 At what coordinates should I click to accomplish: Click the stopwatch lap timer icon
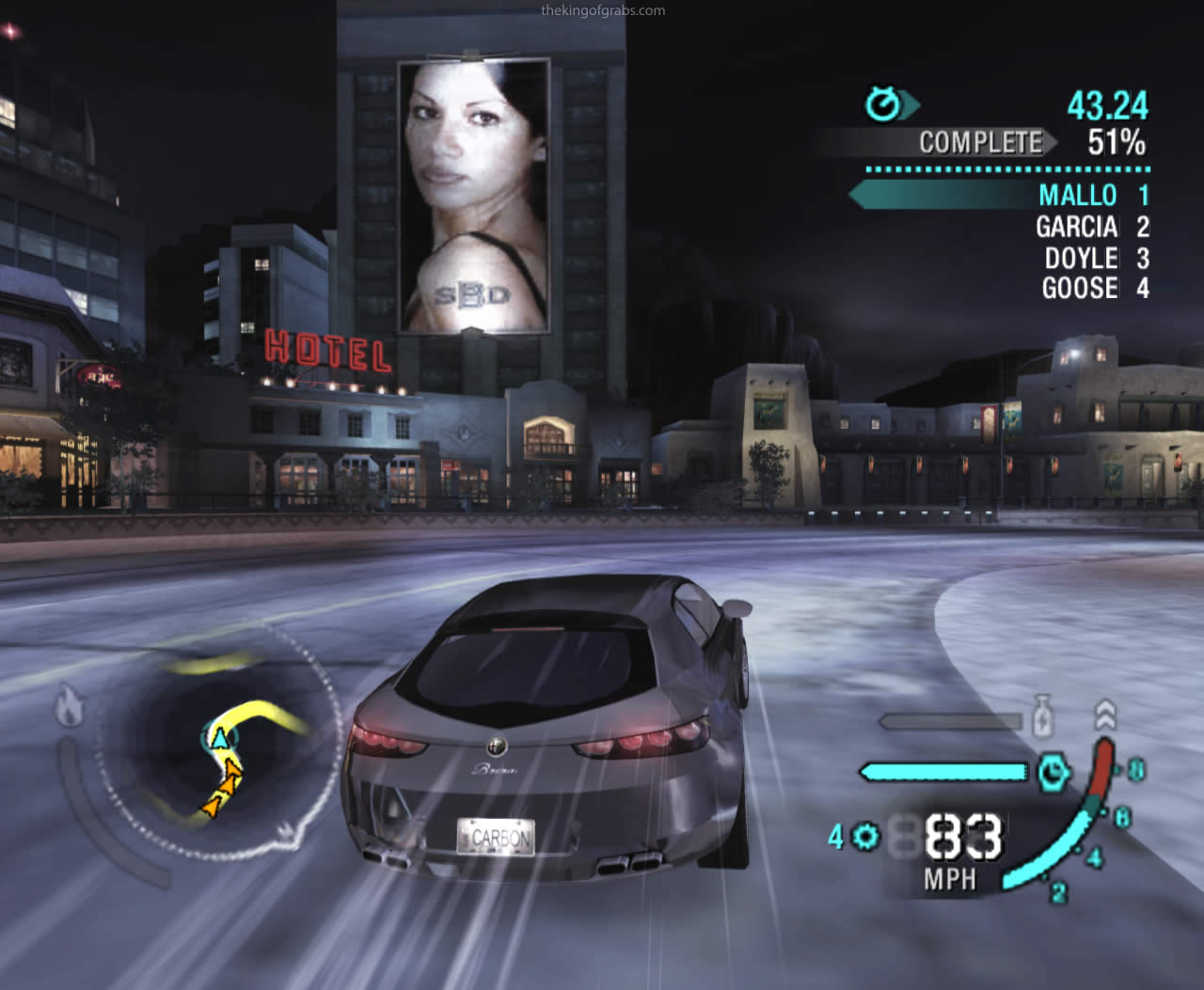pos(883,104)
